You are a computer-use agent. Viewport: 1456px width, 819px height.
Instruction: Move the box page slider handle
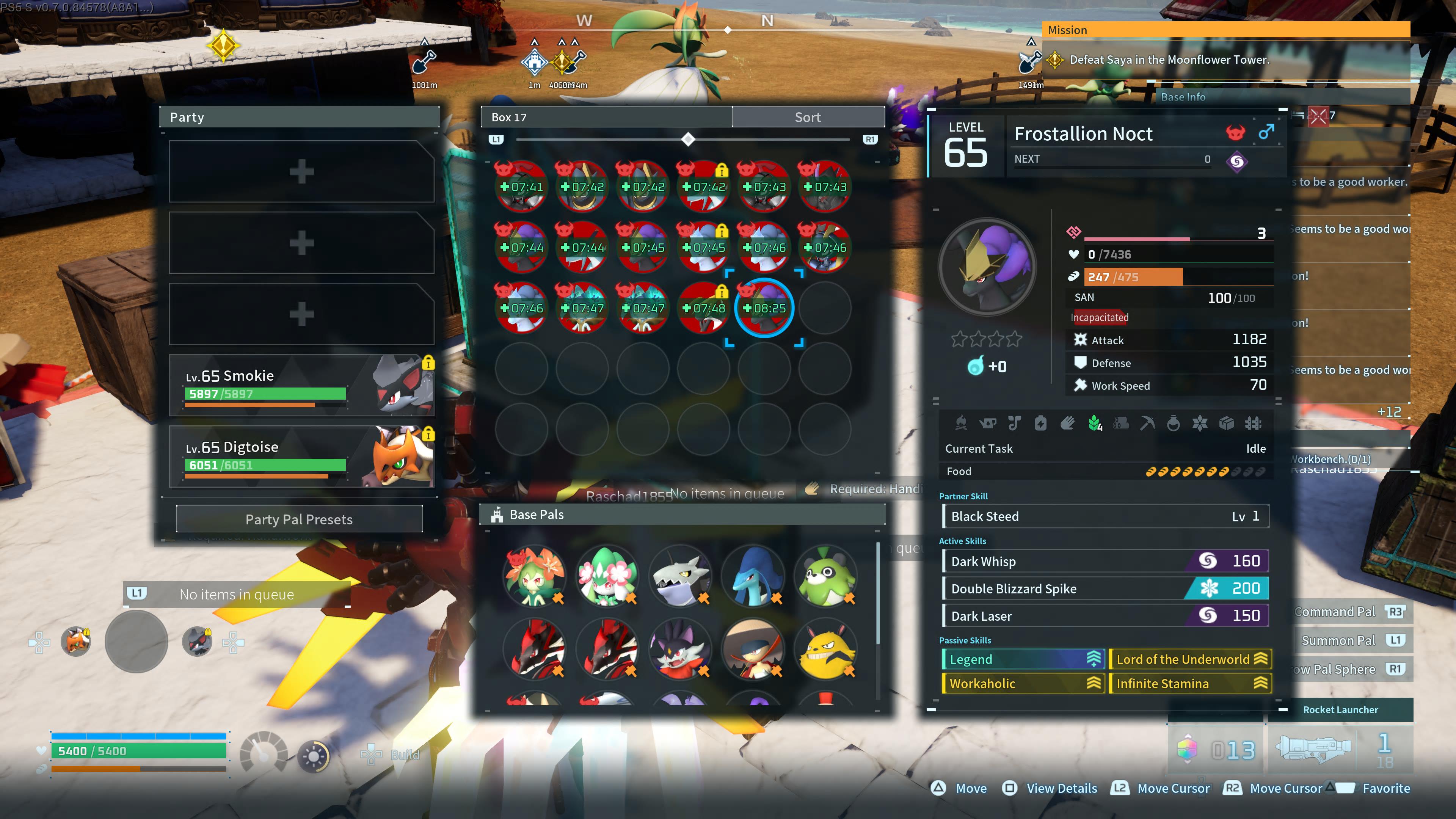pyautogui.click(x=688, y=139)
